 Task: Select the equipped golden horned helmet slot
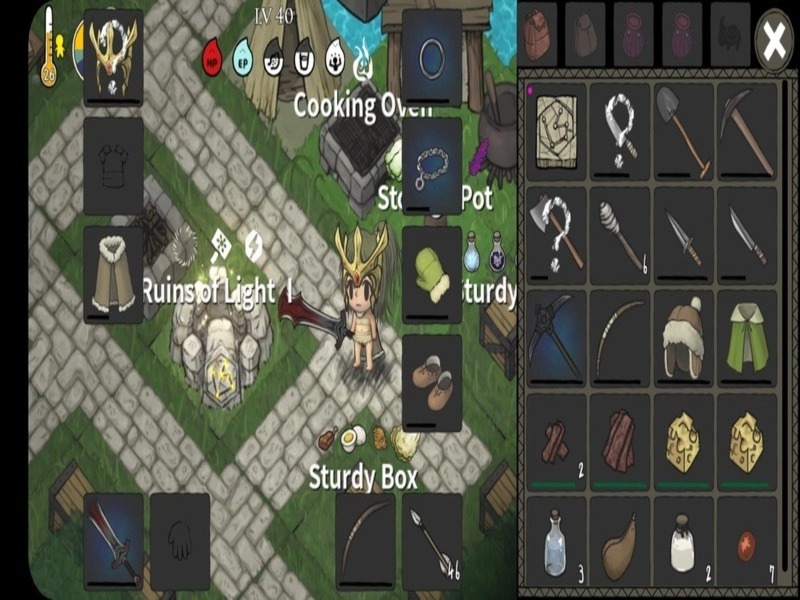[113, 56]
